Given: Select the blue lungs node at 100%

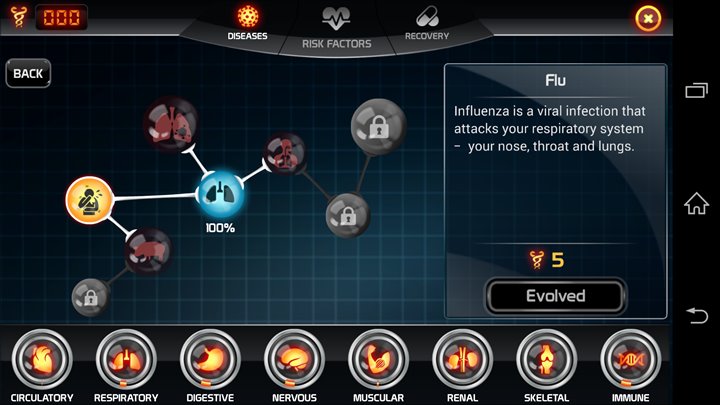Looking at the screenshot, I should coord(219,194).
